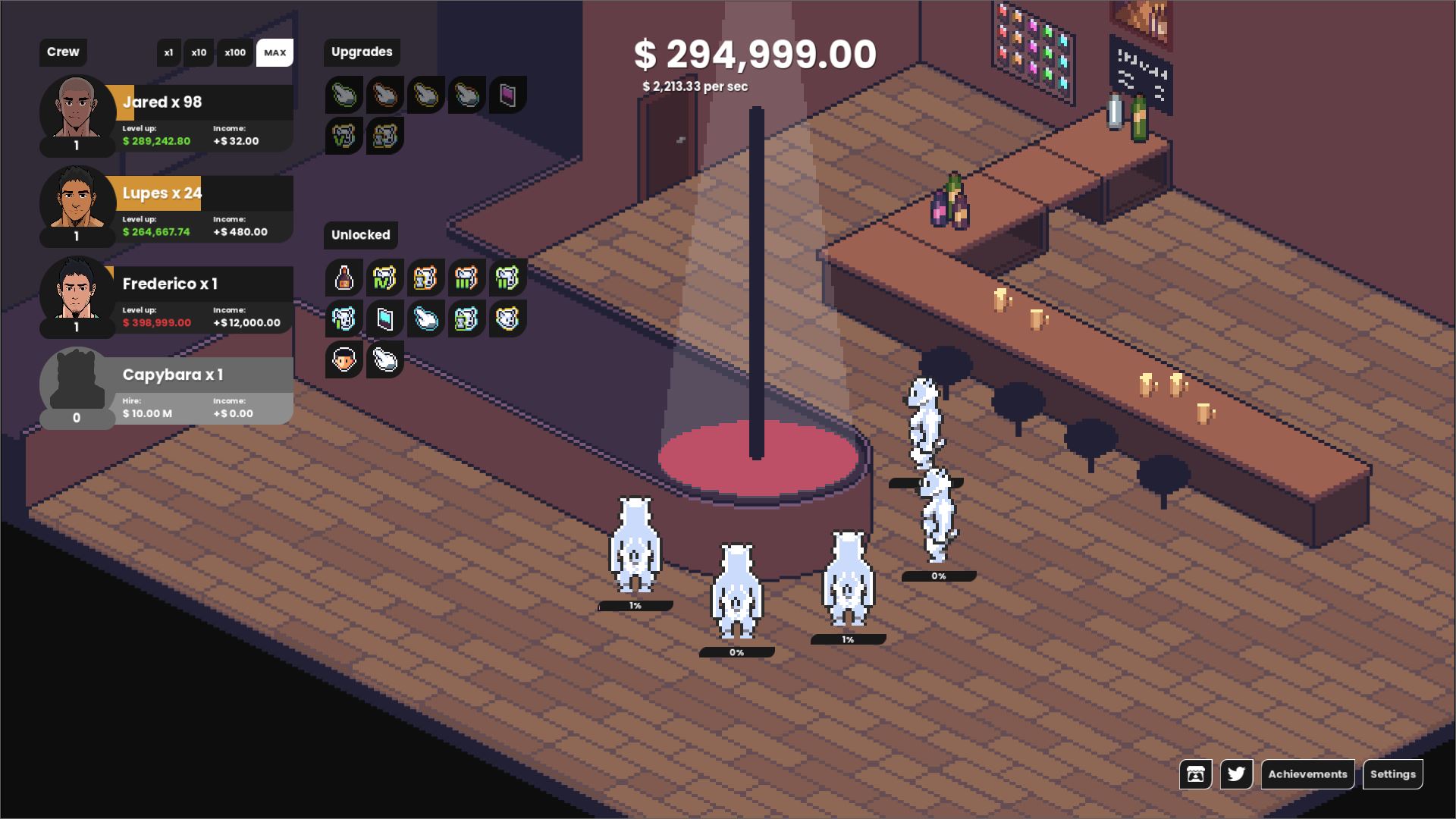
Task: Select the whiskey bottle unlocked upgrade
Action: click(x=344, y=278)
